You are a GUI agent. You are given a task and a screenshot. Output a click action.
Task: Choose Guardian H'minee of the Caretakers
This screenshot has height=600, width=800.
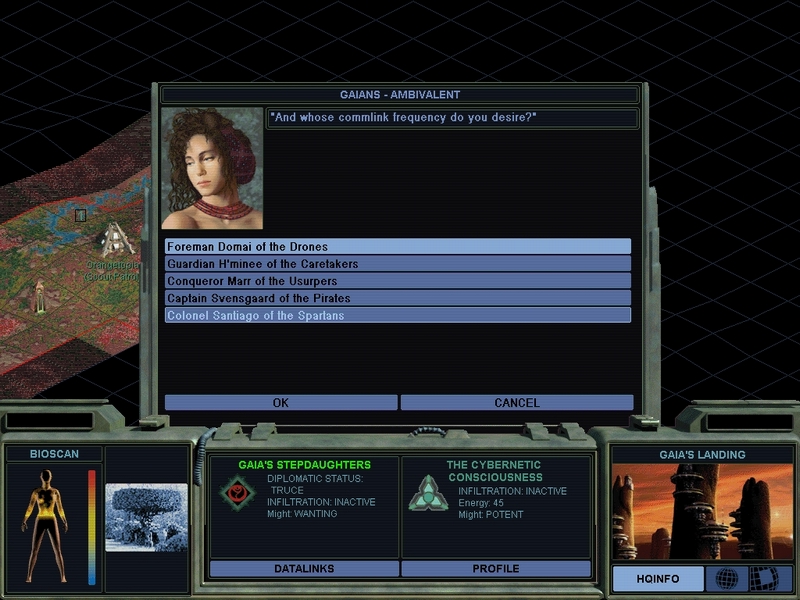coord(398,264)
